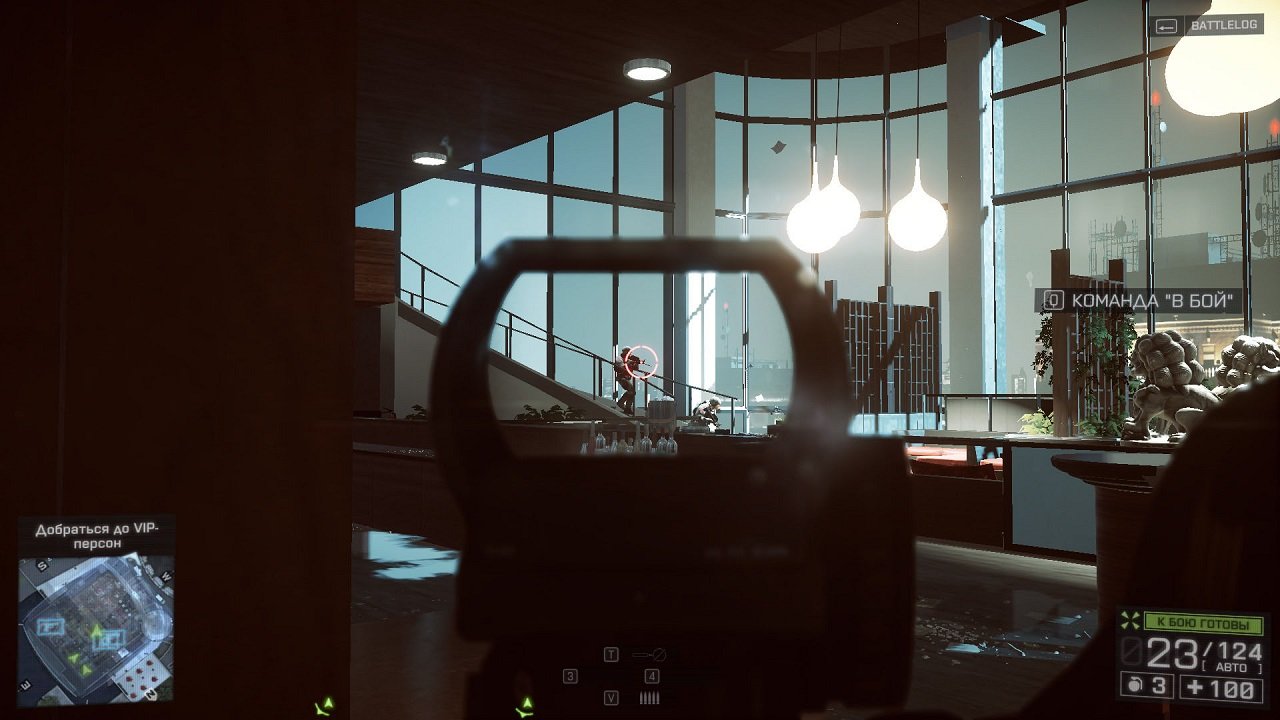Image resolution: width=1280 pixels, height=720 pixels.
Task: Click the 4 key hint box
Action: coord(652,676)
